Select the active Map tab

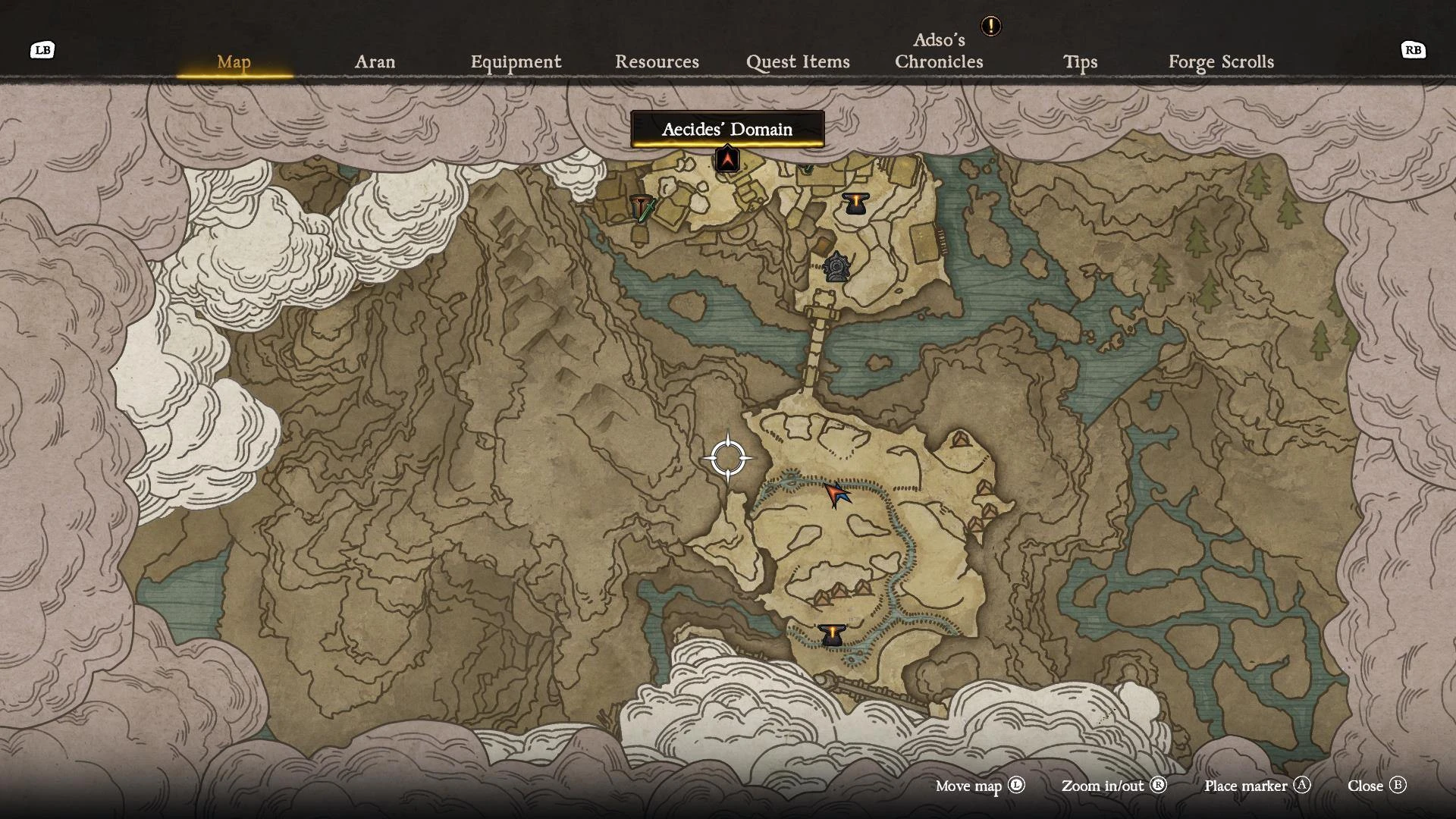[234, 61]
